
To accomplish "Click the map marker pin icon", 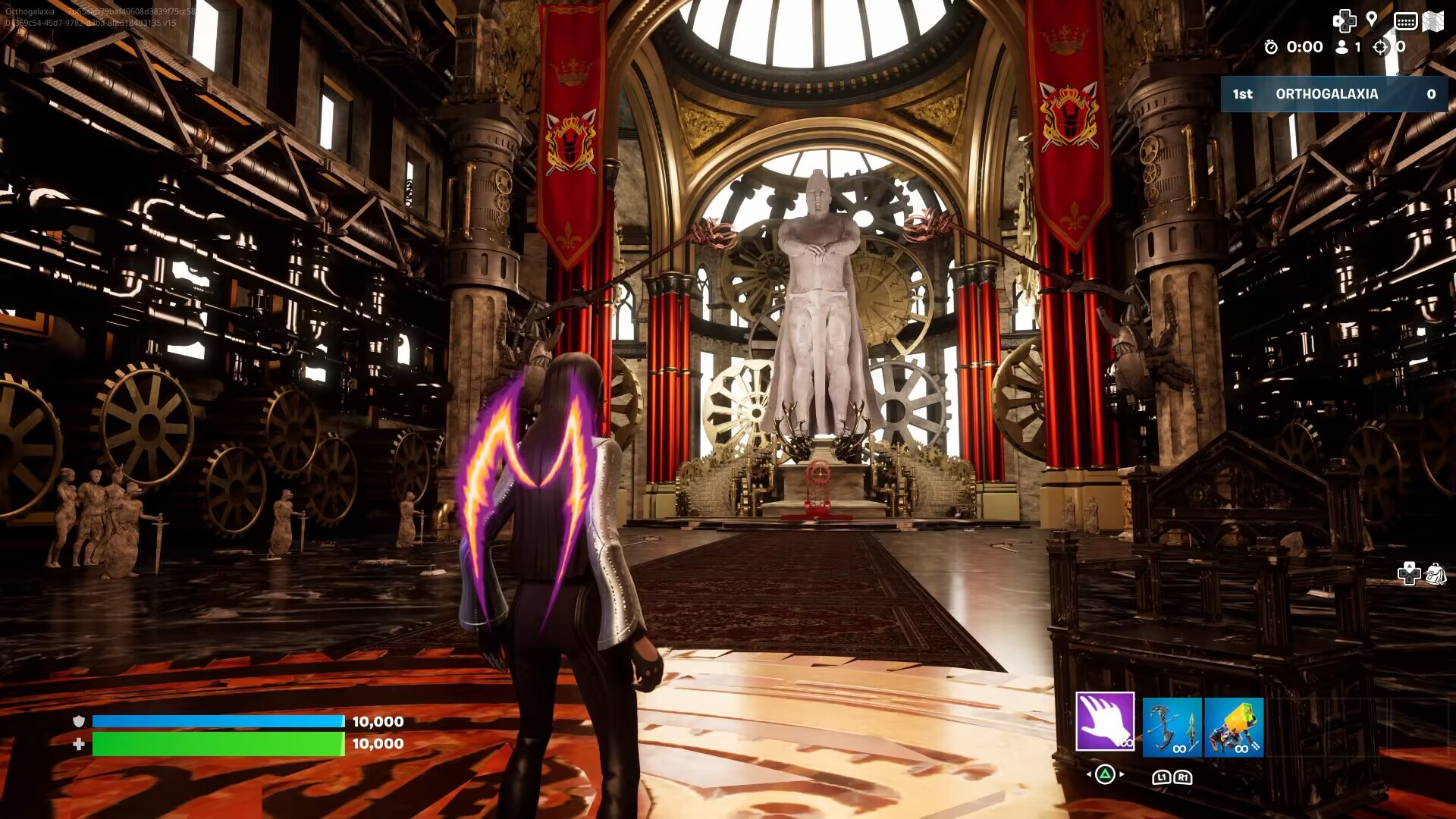I will pos(1372,20).
